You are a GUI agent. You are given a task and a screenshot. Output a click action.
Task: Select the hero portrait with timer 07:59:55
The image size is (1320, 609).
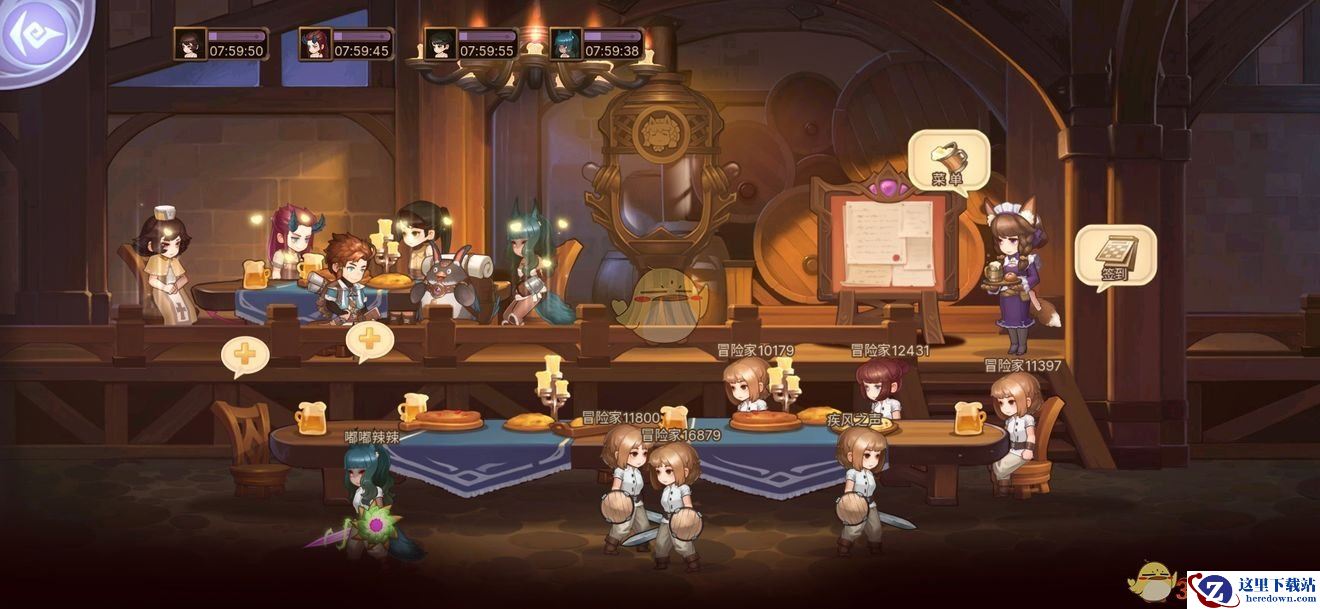click(440, 44)
